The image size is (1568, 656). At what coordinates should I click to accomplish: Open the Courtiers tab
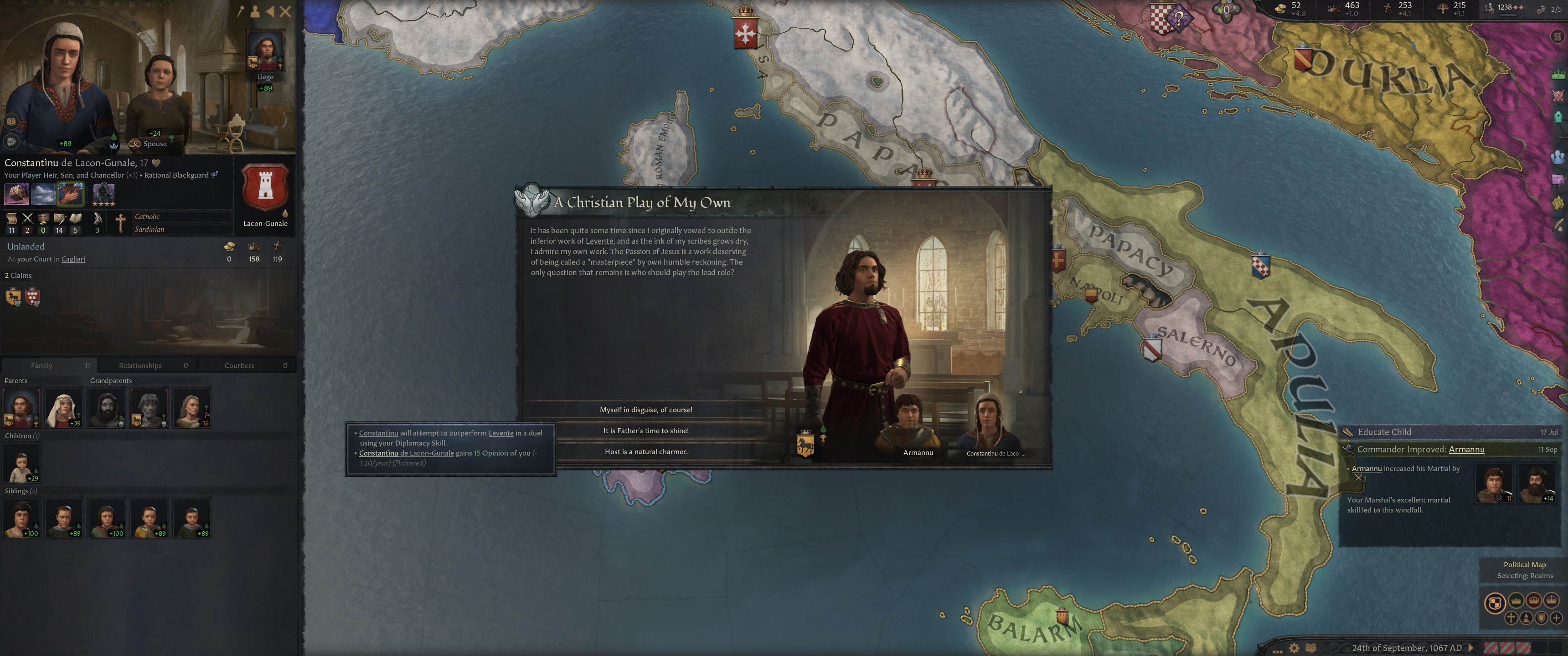(238, 365)
